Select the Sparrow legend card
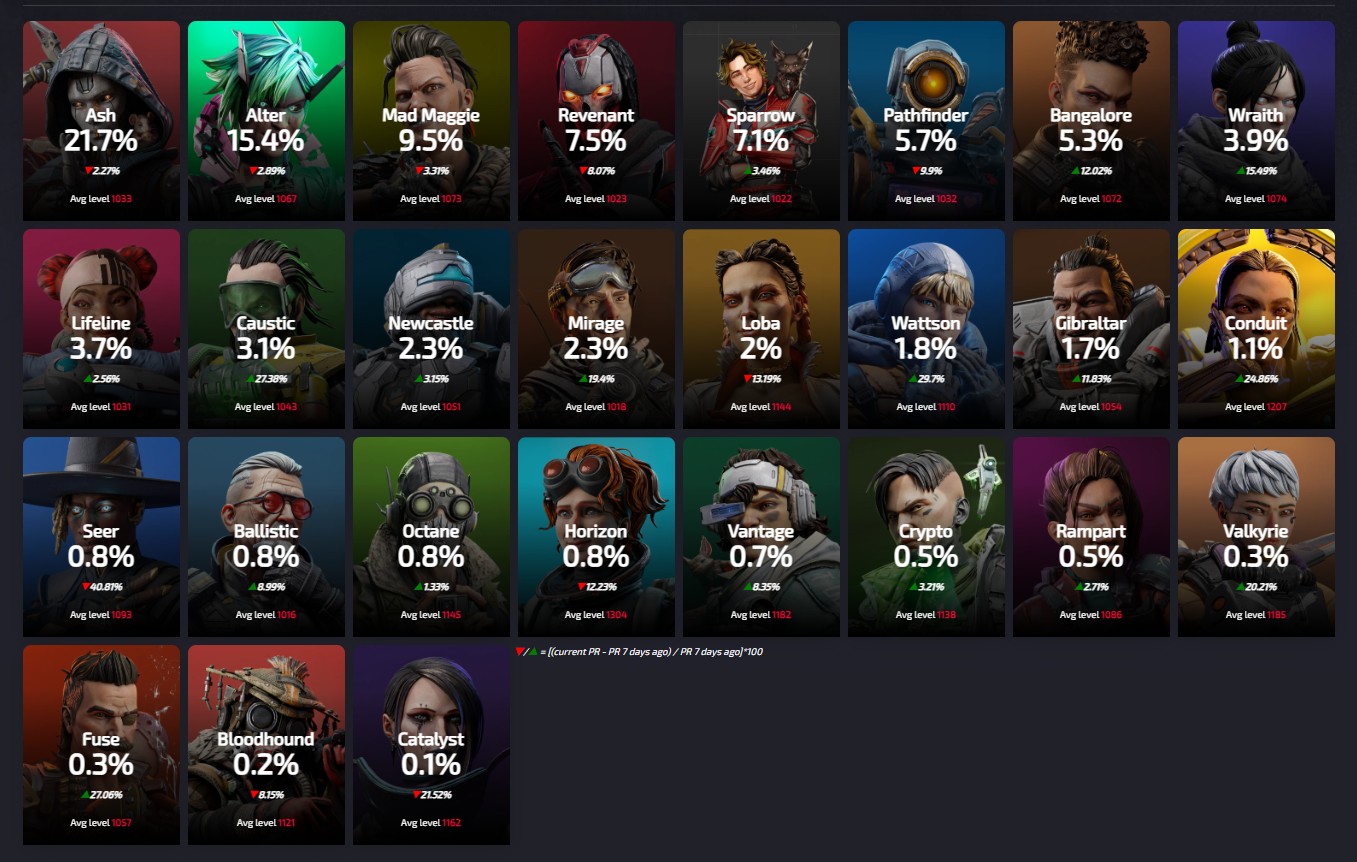This screenshot has width=1357, height=862. 761,121
